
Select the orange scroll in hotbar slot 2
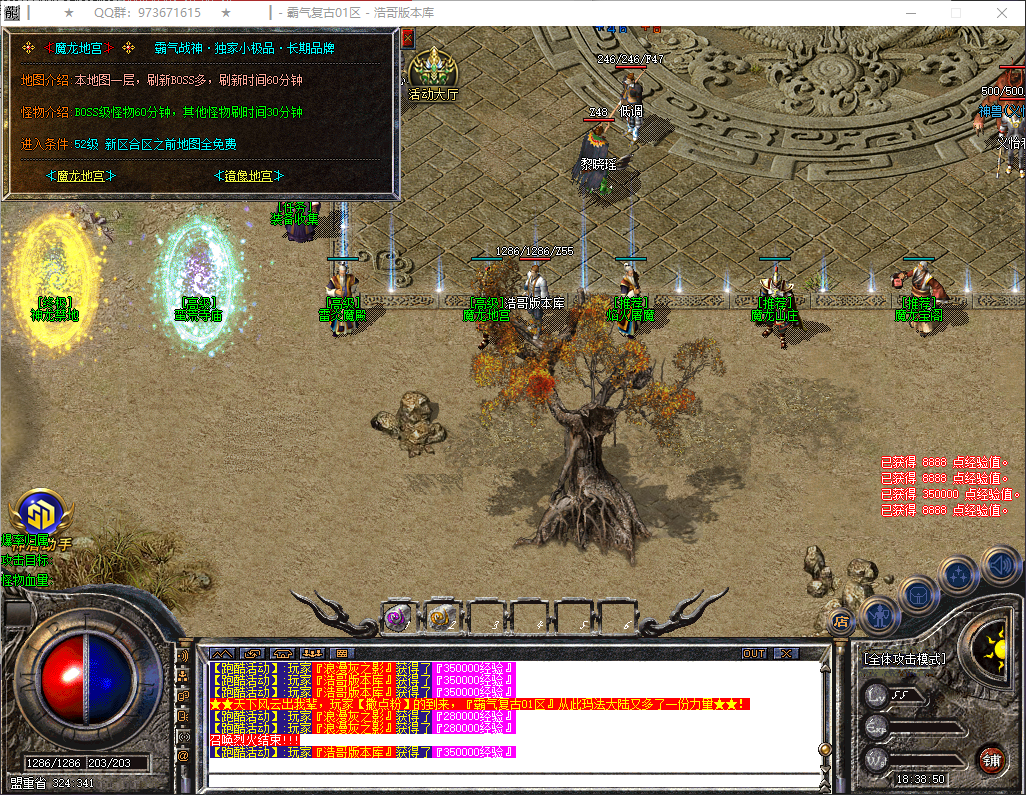click(x=442, y=618)
